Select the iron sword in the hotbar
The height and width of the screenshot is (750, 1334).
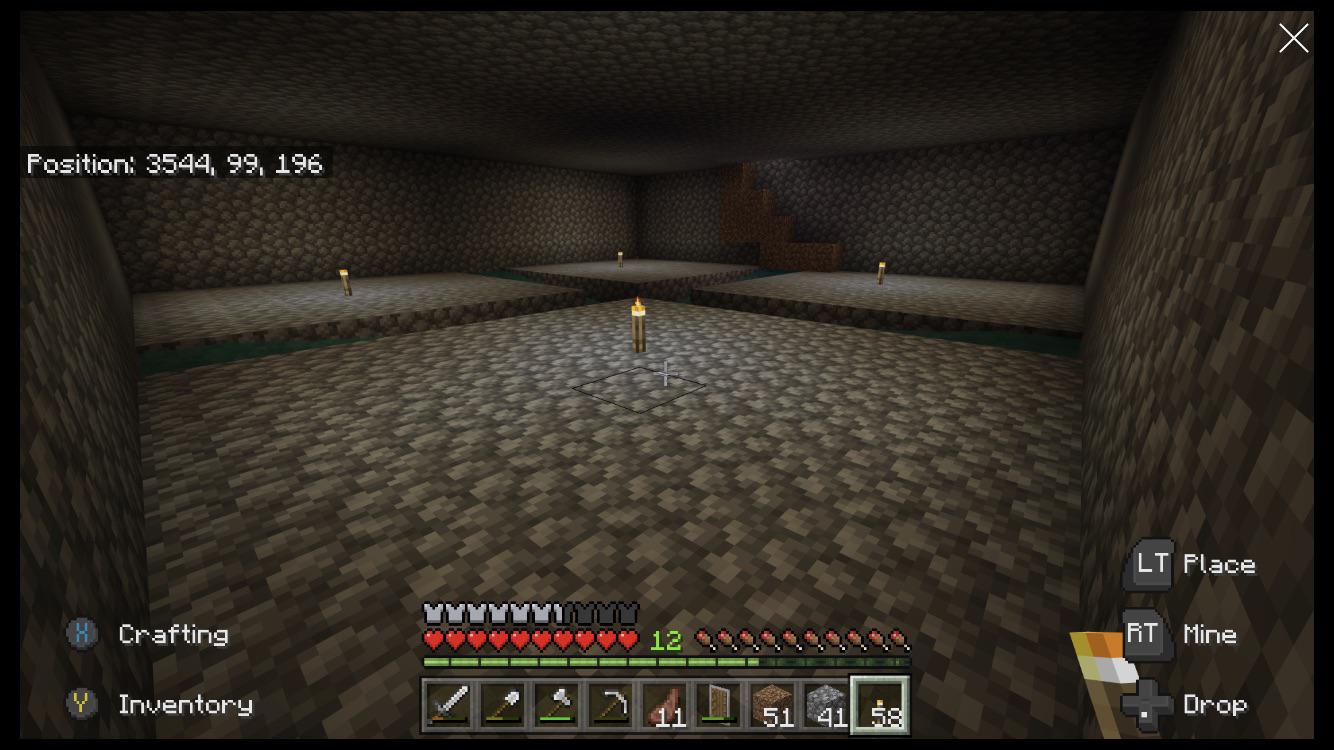tap(447, 706)
